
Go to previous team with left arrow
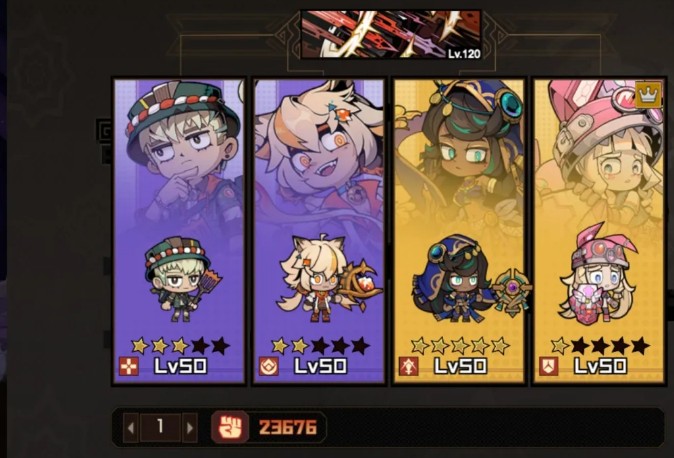(x=130, y=427)
